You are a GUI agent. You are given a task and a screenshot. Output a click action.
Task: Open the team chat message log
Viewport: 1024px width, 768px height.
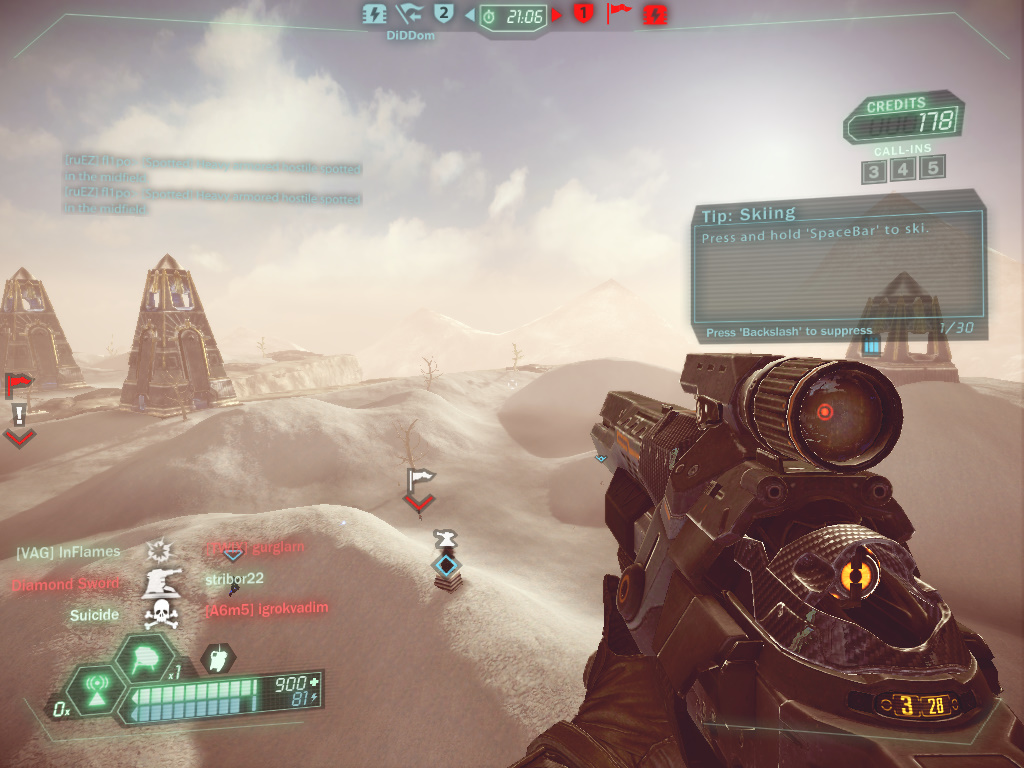click(212, 187)
